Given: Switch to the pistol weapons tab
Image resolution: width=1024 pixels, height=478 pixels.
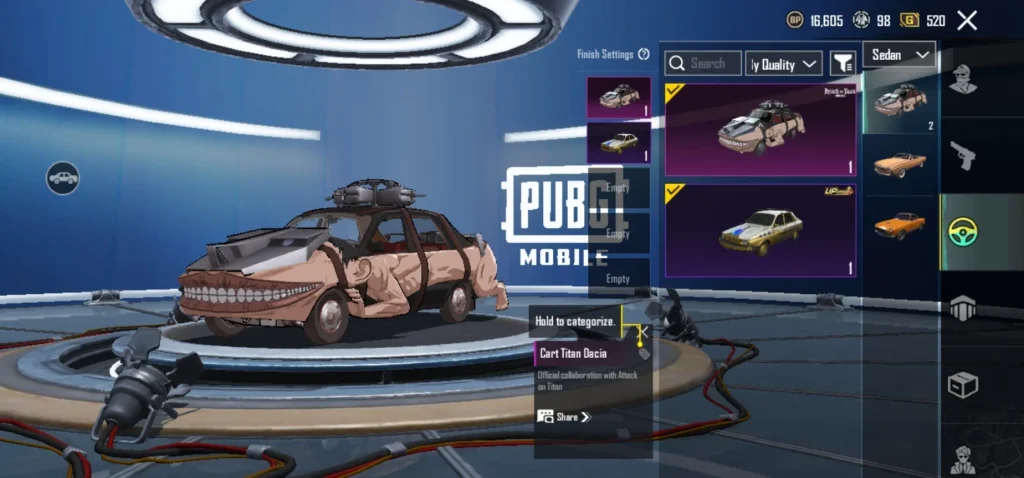Looking at the screenshot, I should click(962, 155).
